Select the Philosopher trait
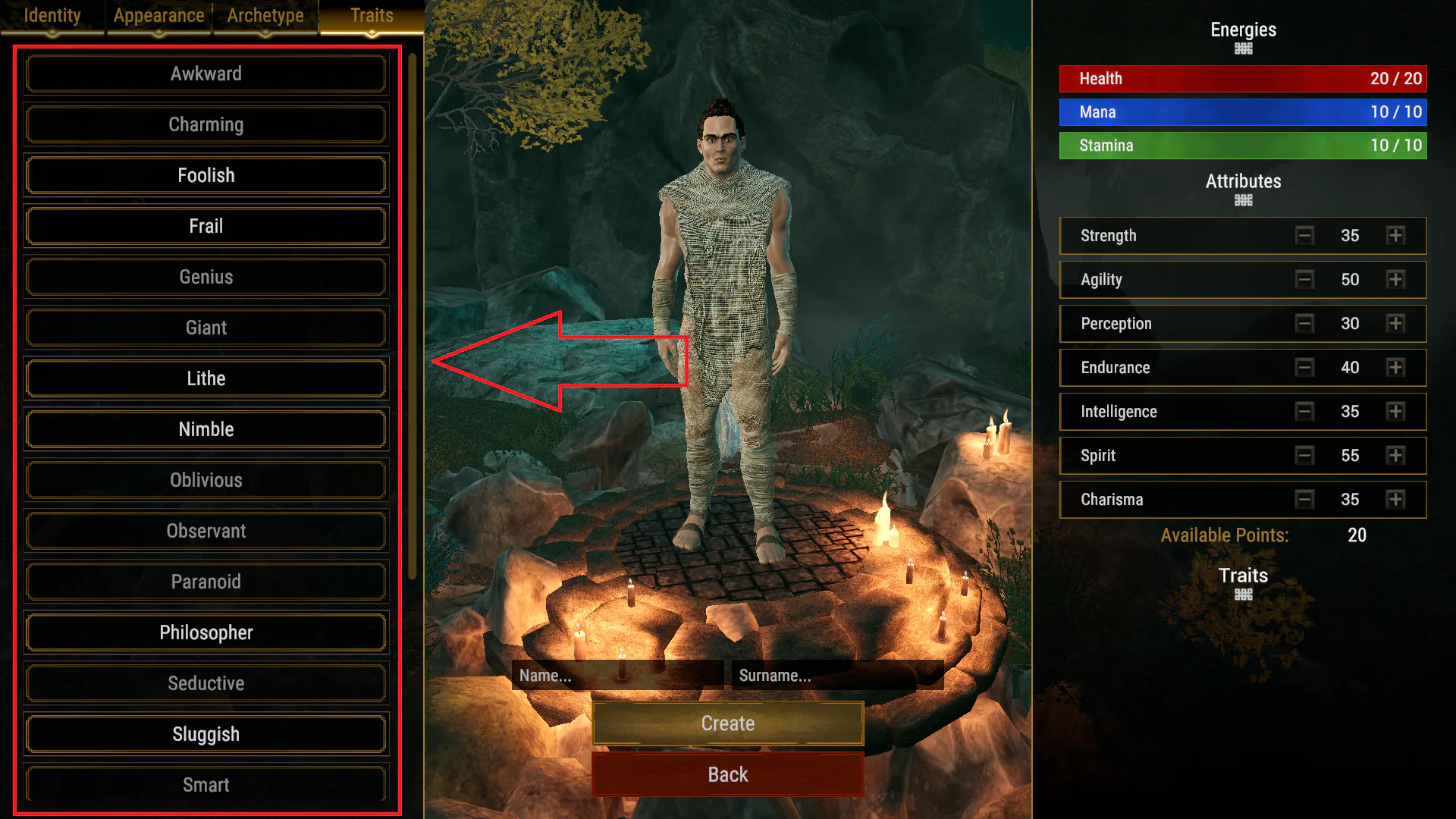The width and height of the screenshot is (1456, 819). 206,632
